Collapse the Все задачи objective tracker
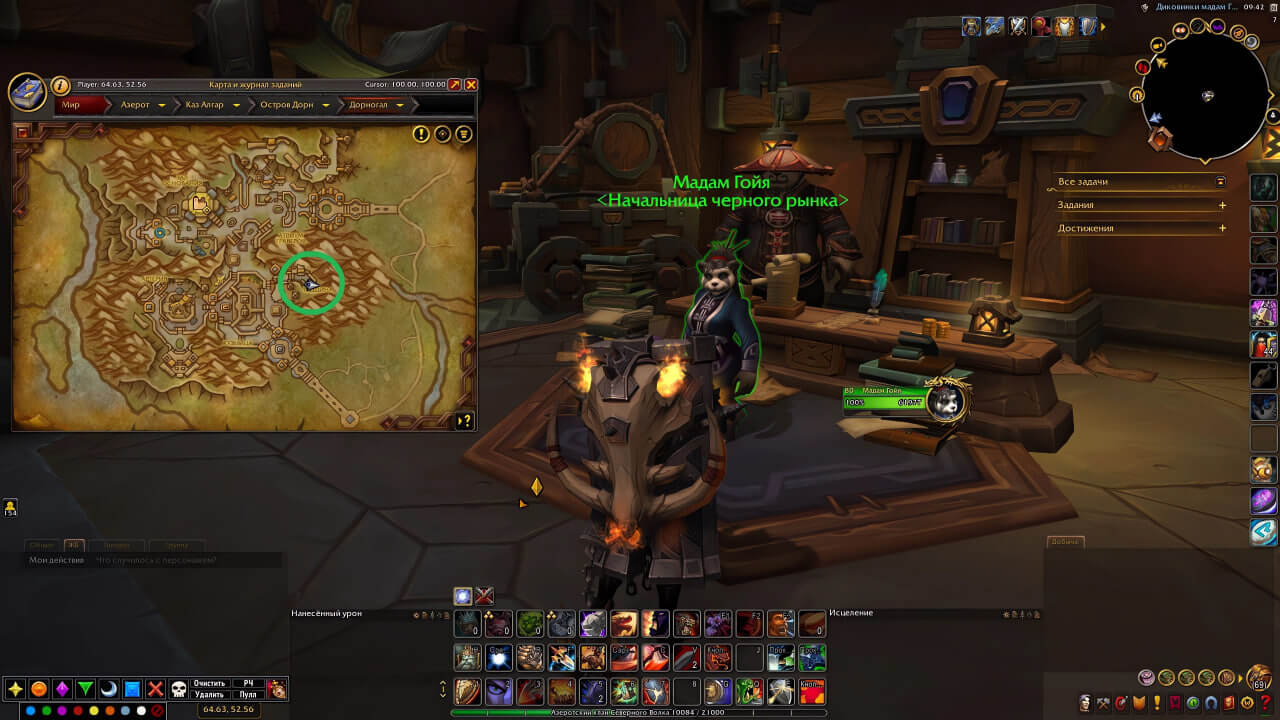Image resolution: width=1280 pixels, height=720 pixels. pyautogui.click(x=1220, y=182)
